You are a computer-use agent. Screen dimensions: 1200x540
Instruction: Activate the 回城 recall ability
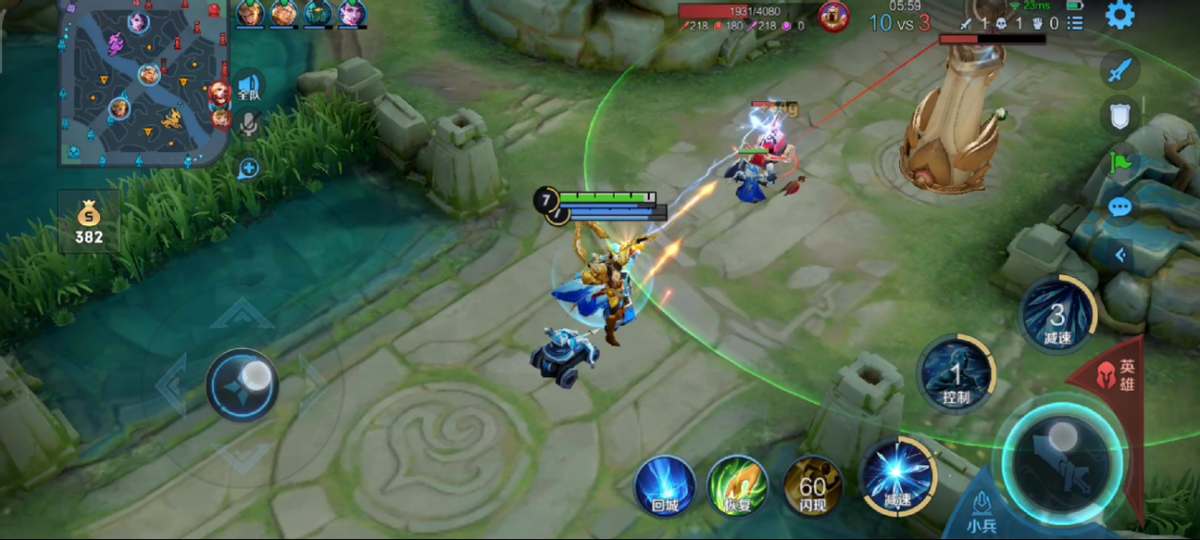pyautogui.click(x=665, y=487)
